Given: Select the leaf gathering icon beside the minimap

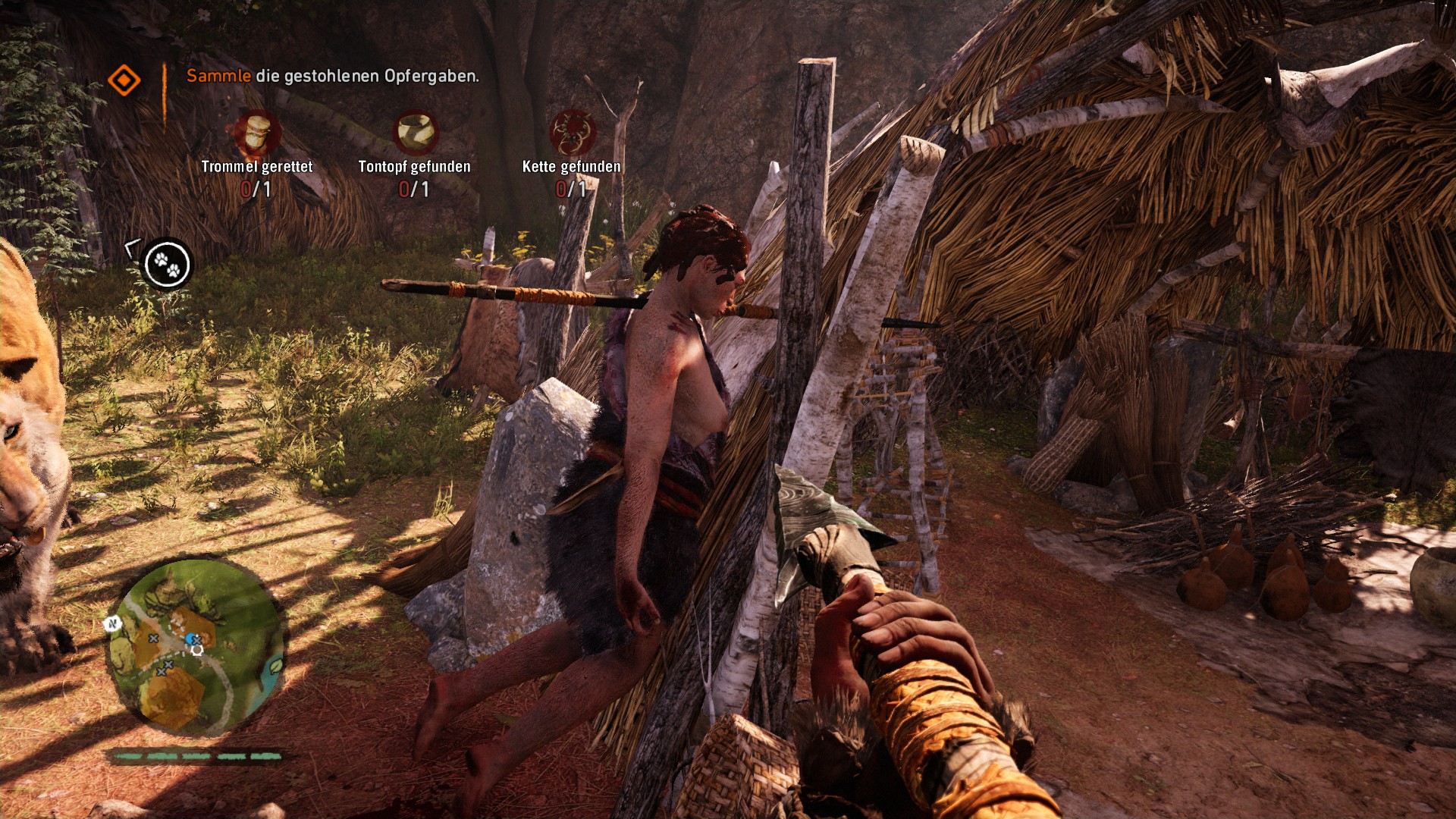Looking at the screenshot, I should coord(275,665).
